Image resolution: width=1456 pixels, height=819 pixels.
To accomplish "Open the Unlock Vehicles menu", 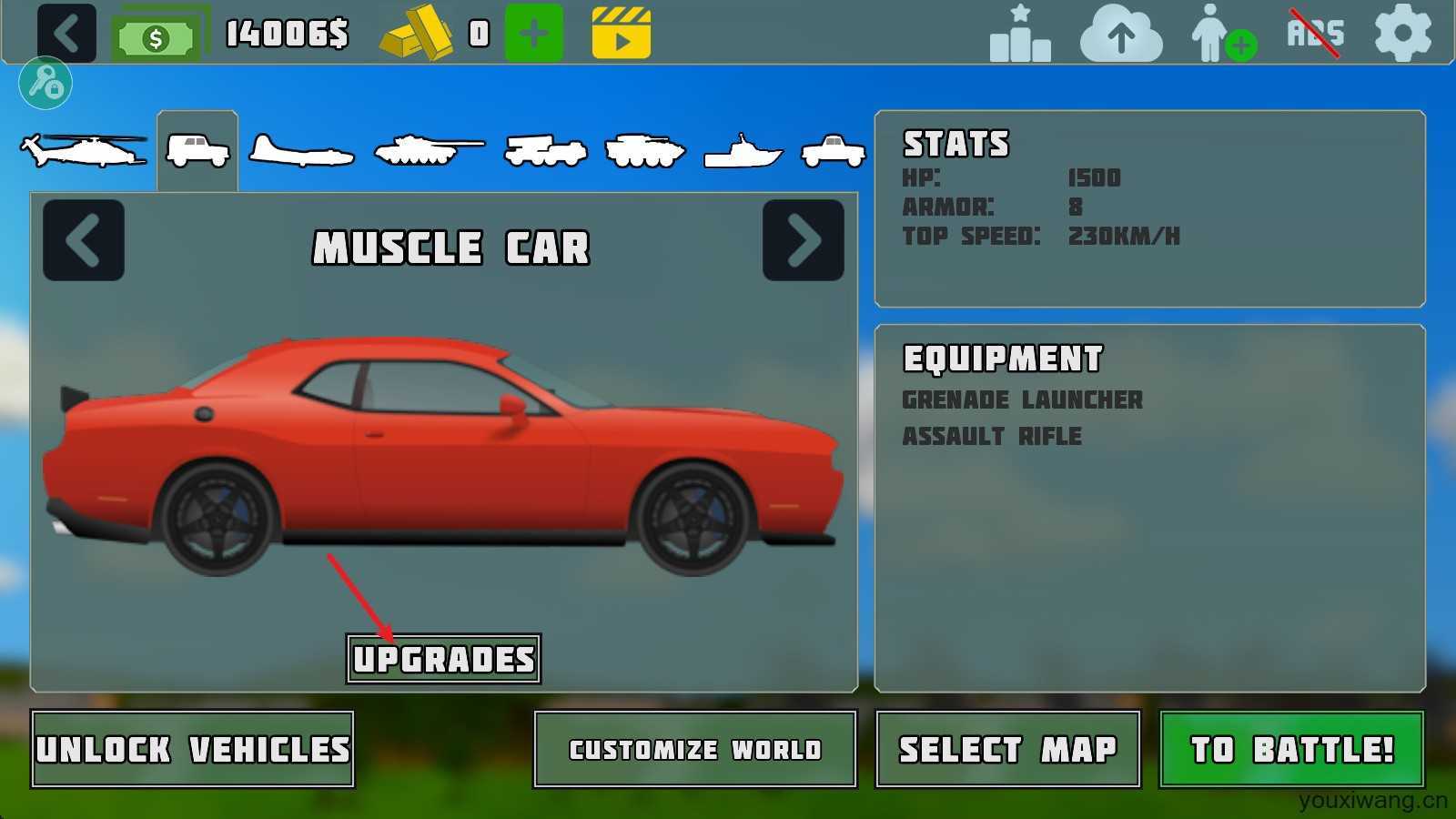I will (192, 749).
